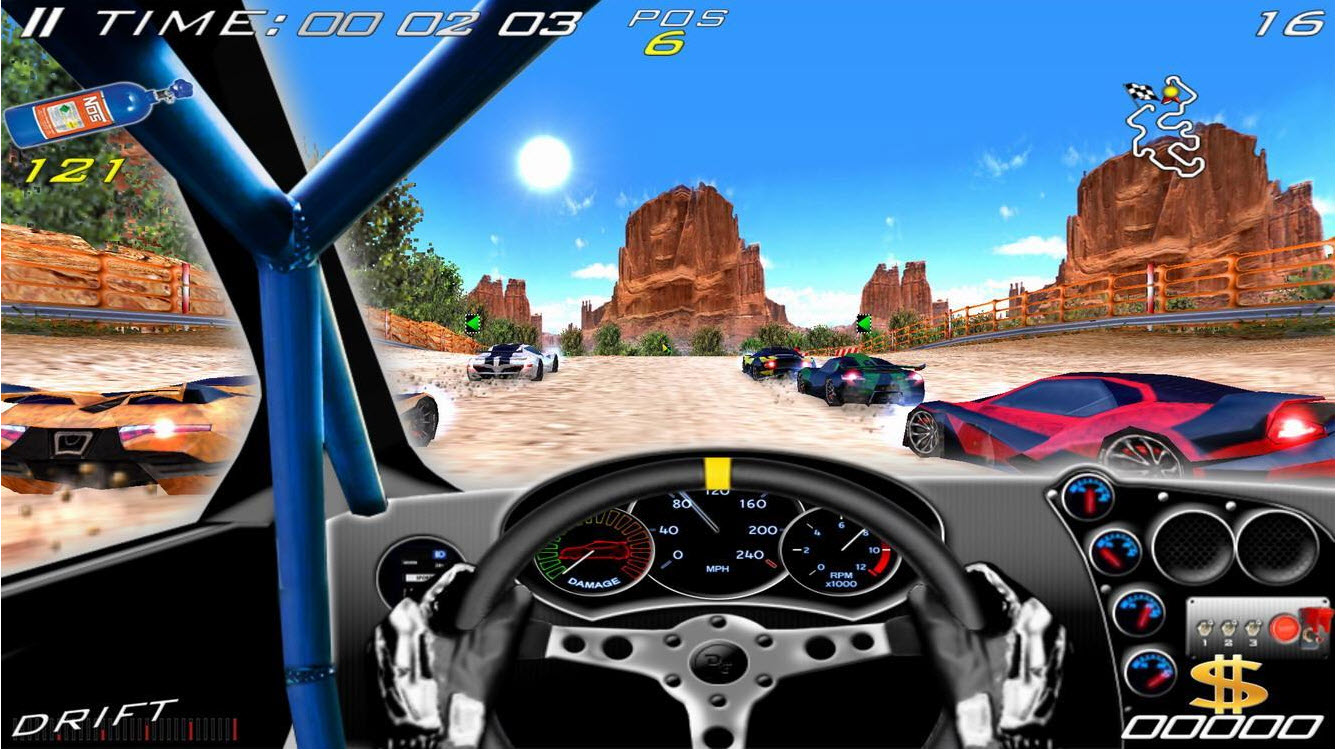
Task: Flip dashboard toggle switch 1
Action: tap(1205, 628)
